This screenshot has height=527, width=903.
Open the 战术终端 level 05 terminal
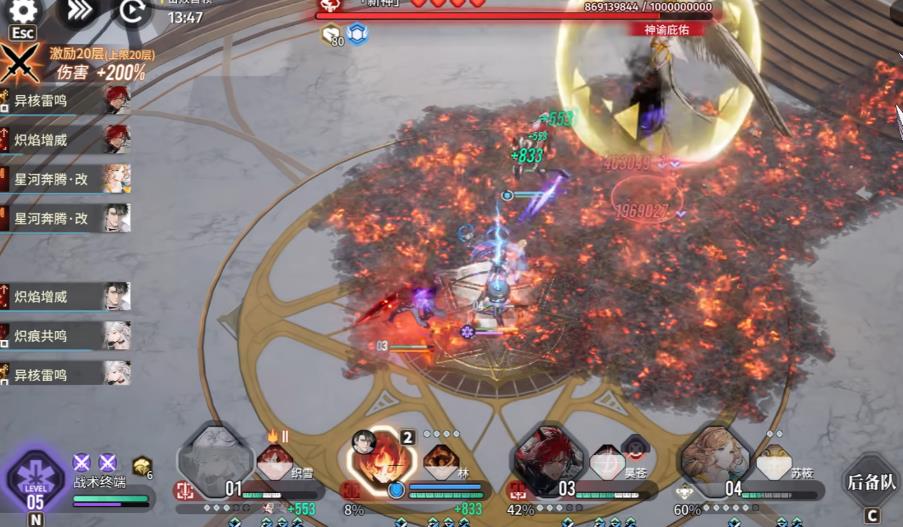pos(36,482)
